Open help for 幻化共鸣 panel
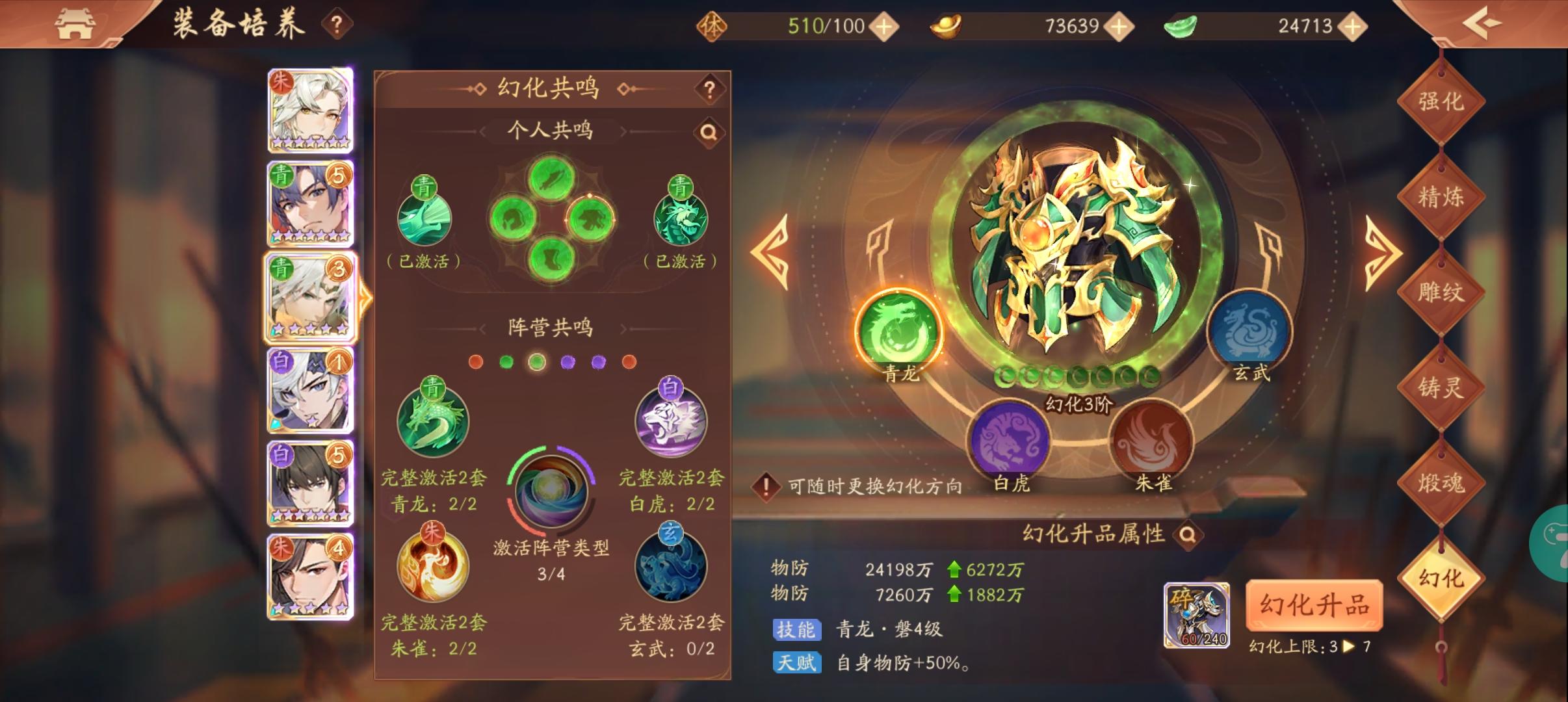 711,90
